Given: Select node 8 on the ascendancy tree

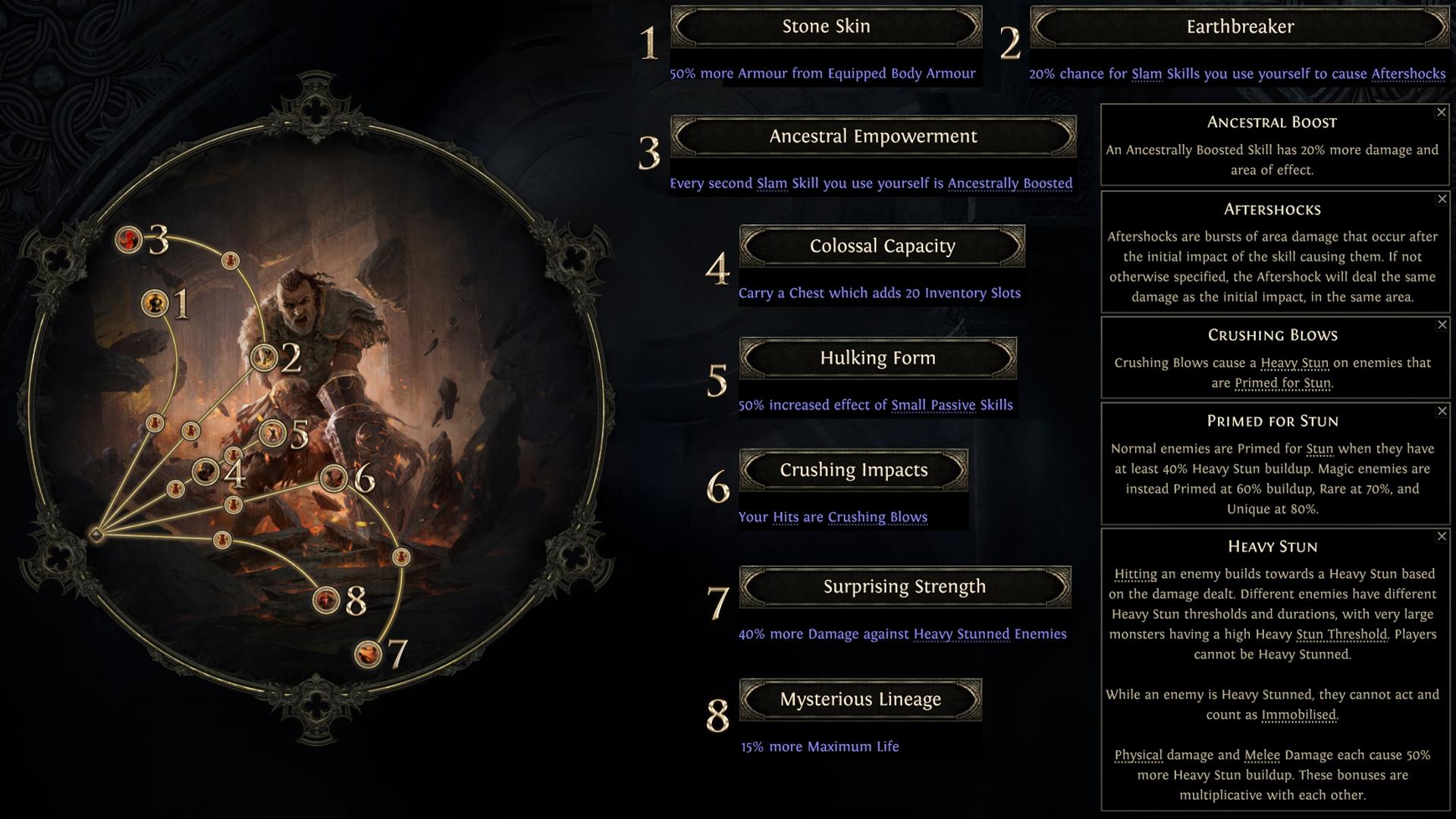Looking at the screenshot, I should coord(326,600).
